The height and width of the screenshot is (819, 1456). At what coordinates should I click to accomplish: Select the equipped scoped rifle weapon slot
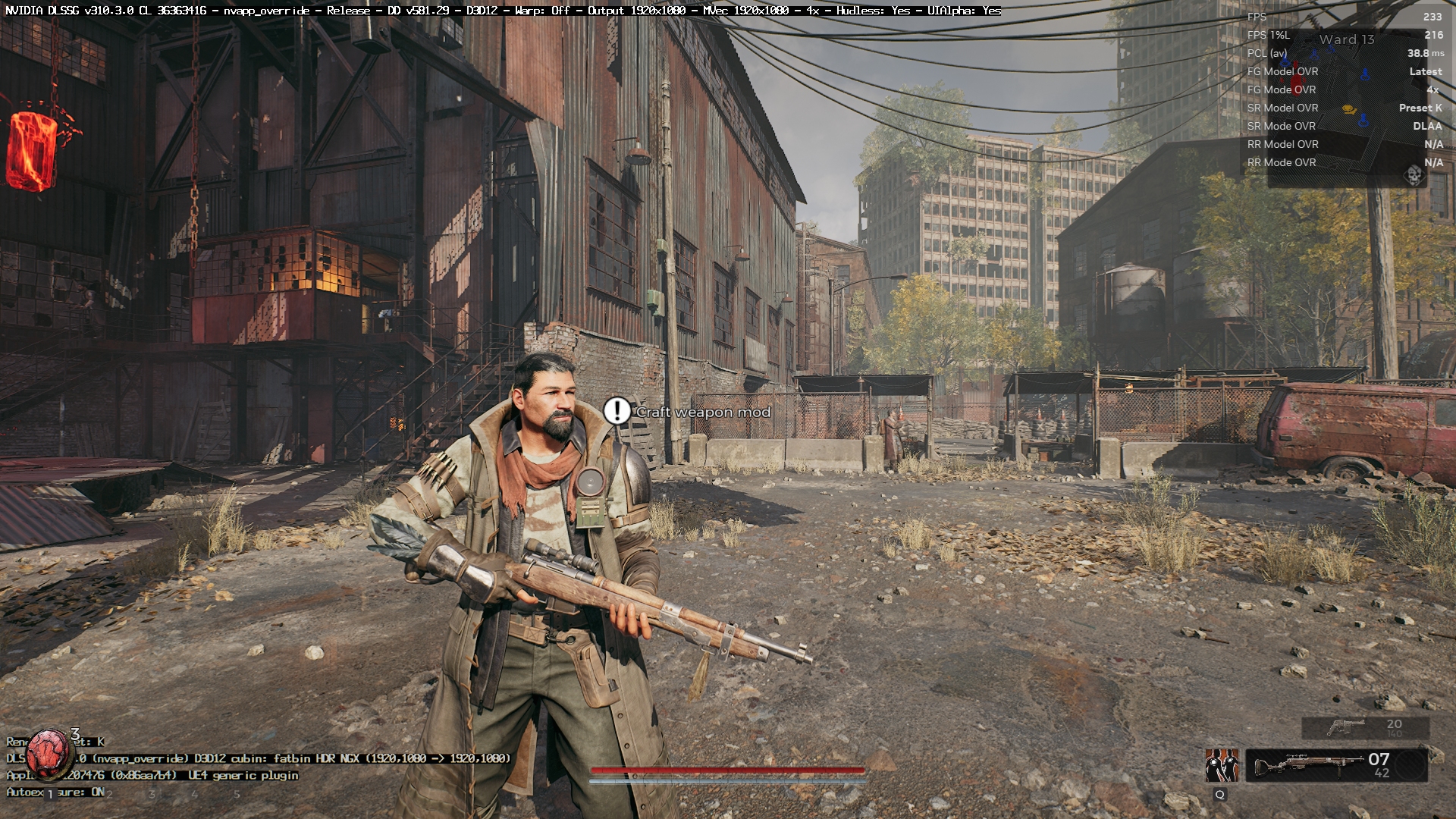point(1336,765)
